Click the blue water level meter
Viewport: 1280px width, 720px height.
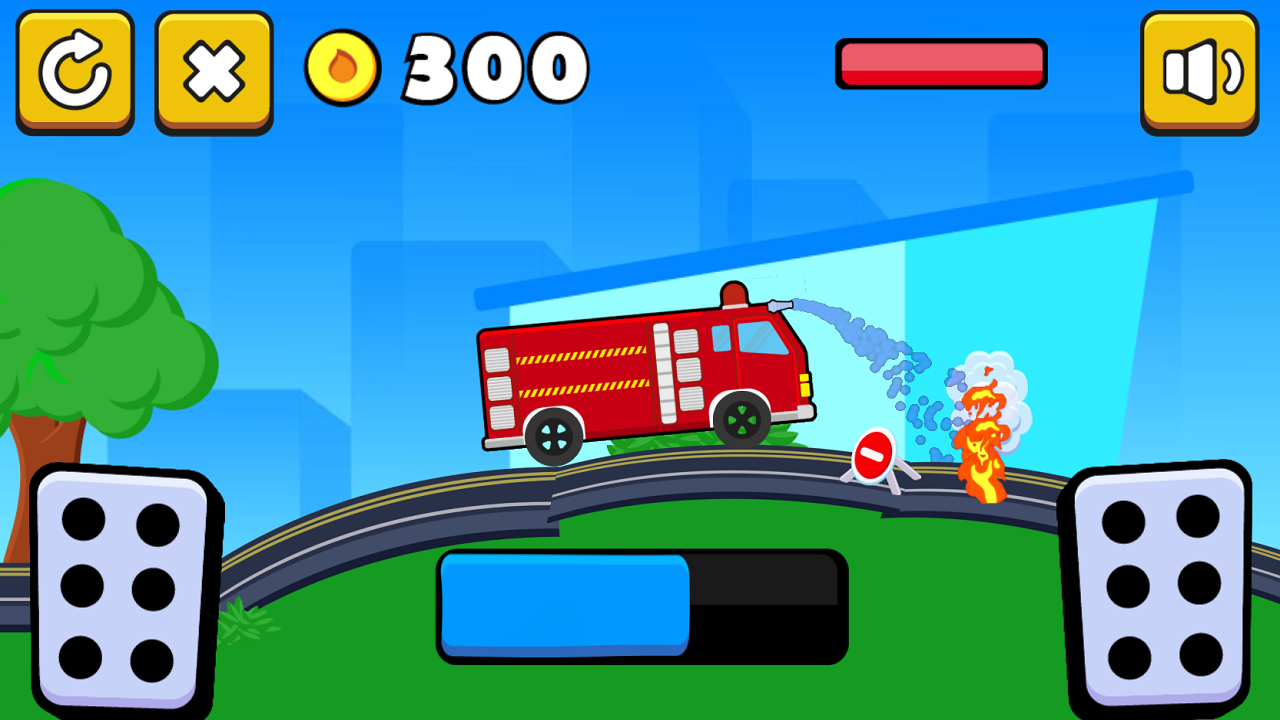565,605
